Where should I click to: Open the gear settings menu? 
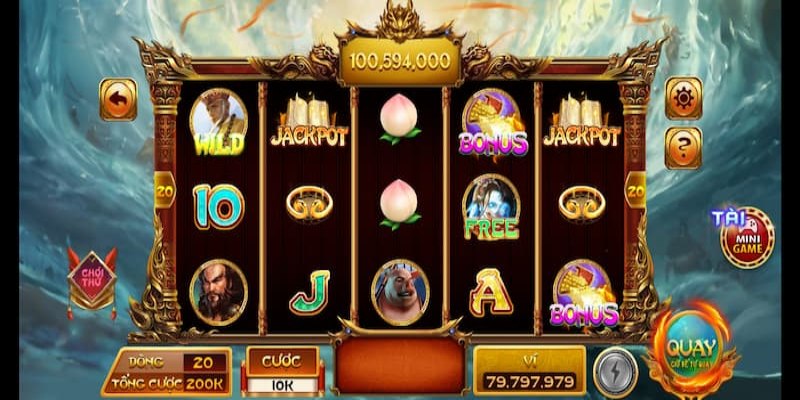coord(684,98)
